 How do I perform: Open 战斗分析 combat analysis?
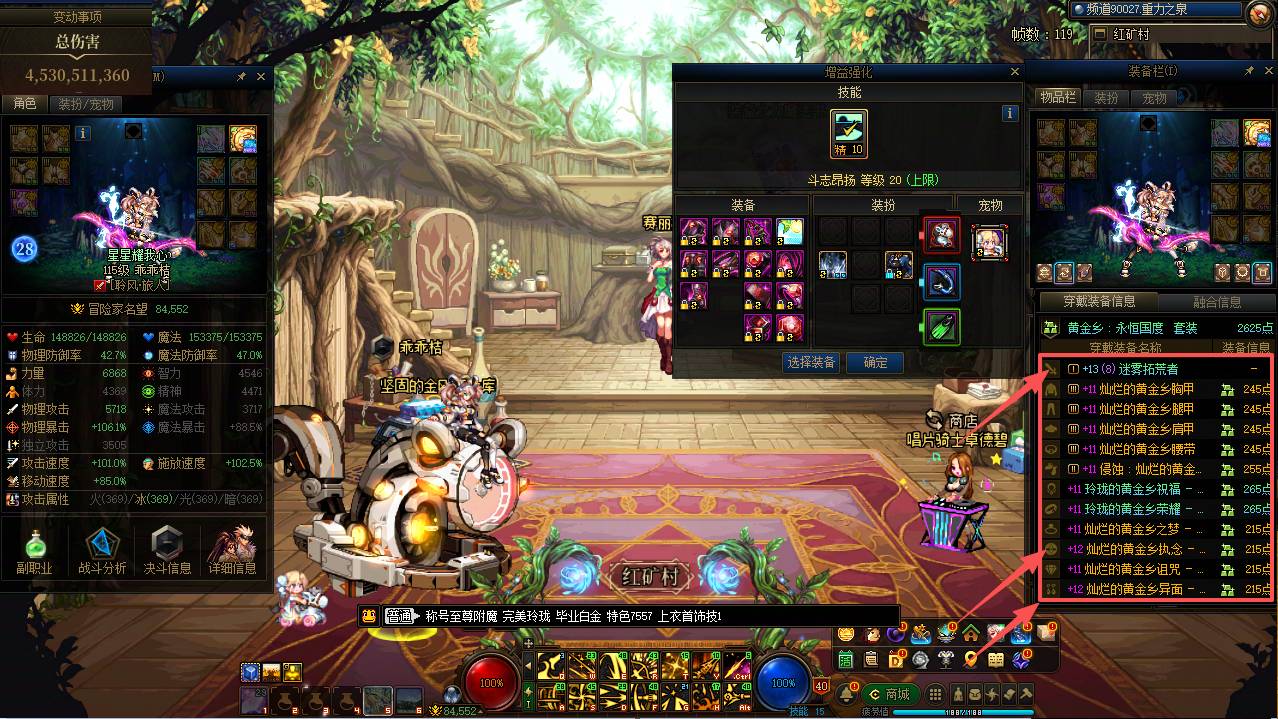[x=102, y=550]
